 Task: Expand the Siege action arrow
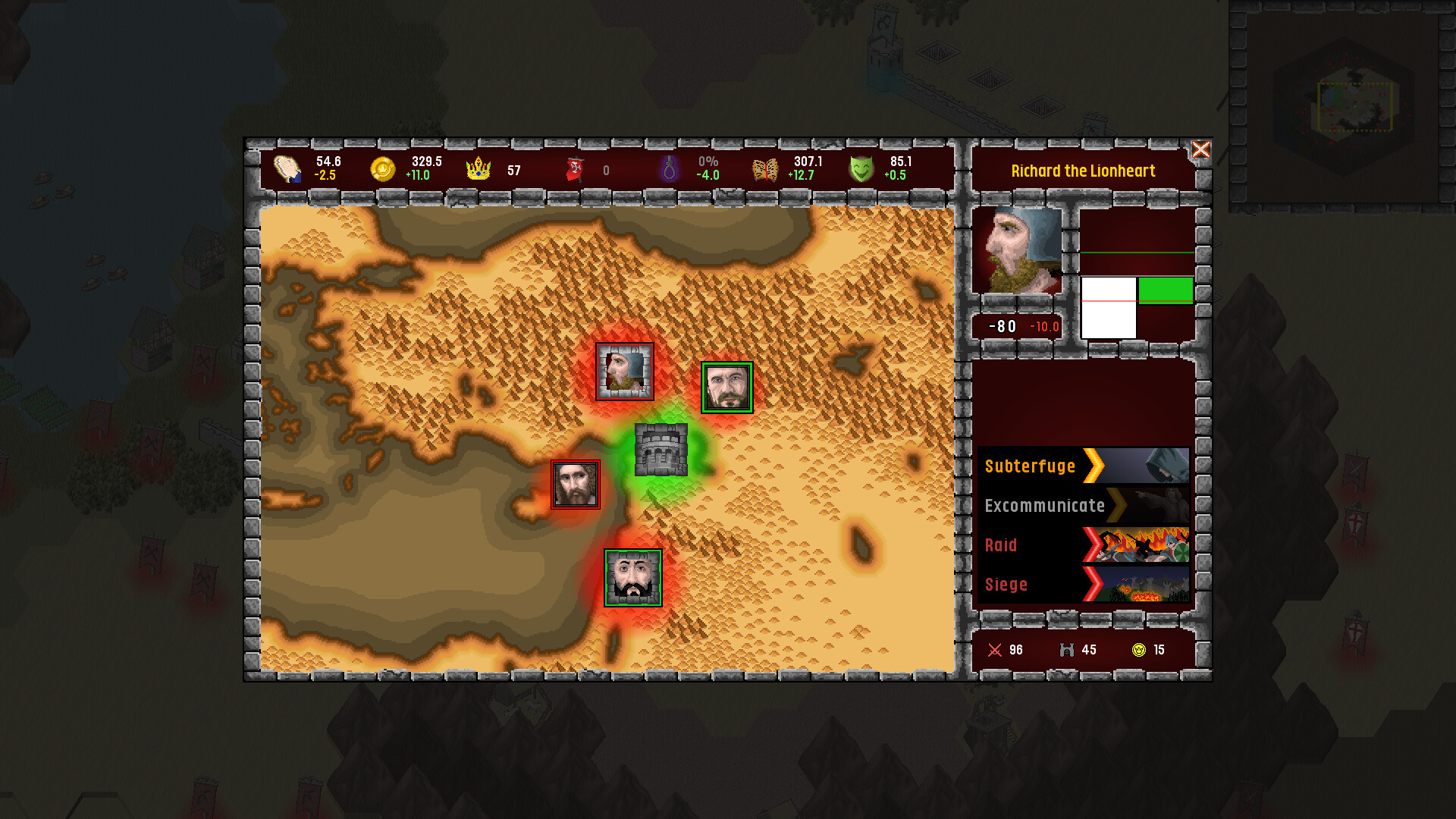[1094, 585]
